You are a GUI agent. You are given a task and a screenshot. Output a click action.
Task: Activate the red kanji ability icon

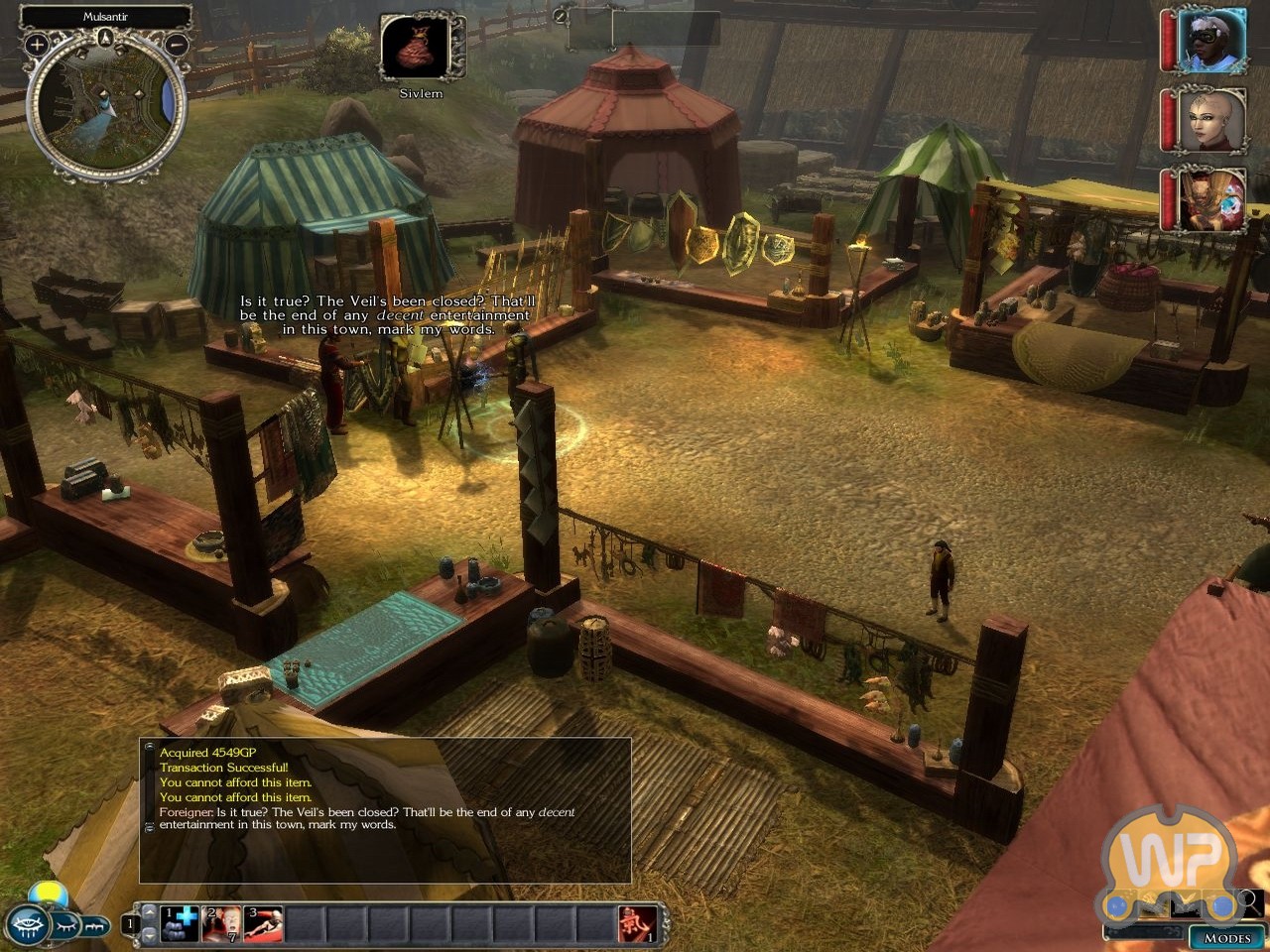coord(636,923)
